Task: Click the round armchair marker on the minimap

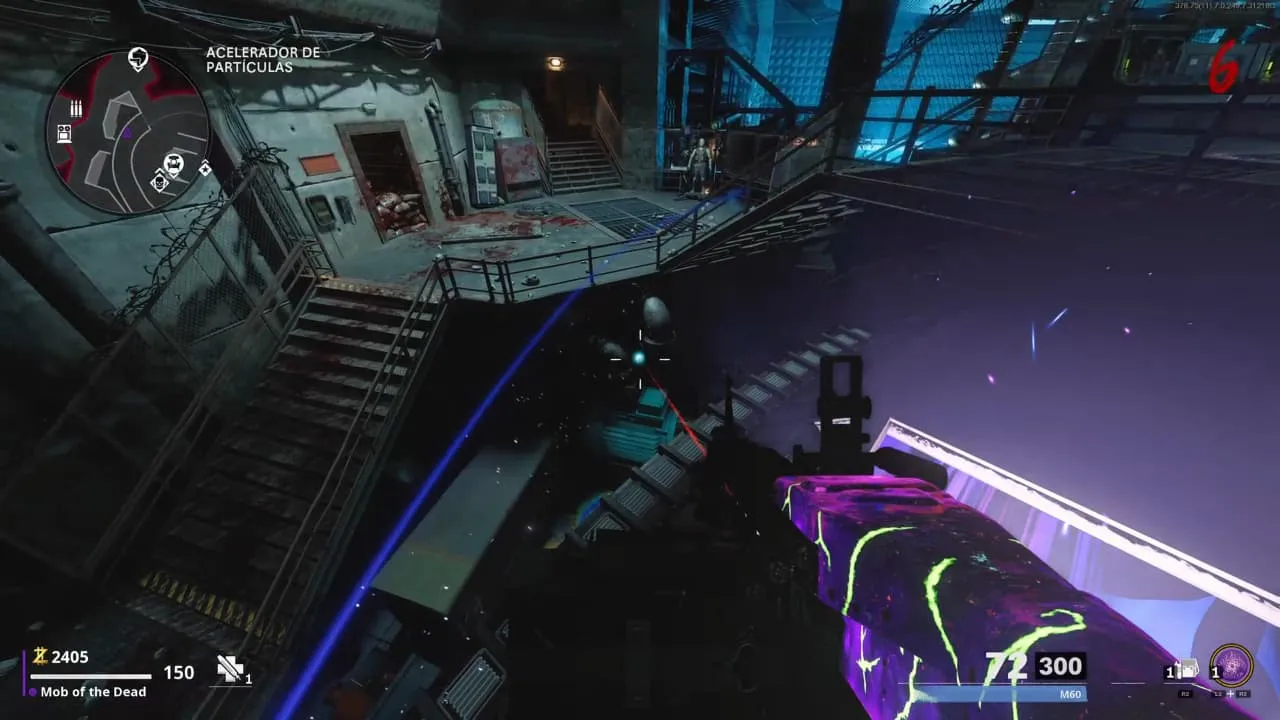Action: click(174, 163)
